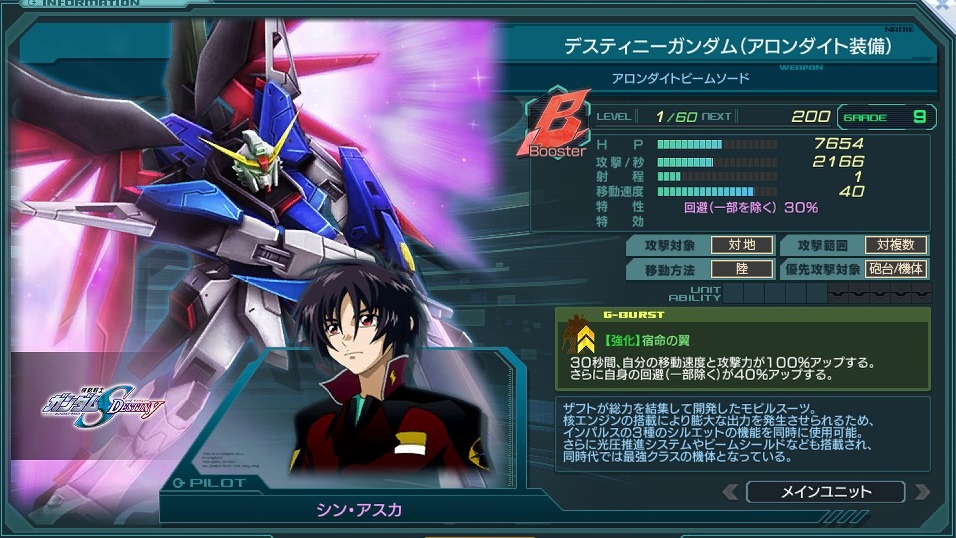Advance to the next unit with the right arrow
Image resolution: width=956 pixels, height=538 pixels.
point(921,492)
